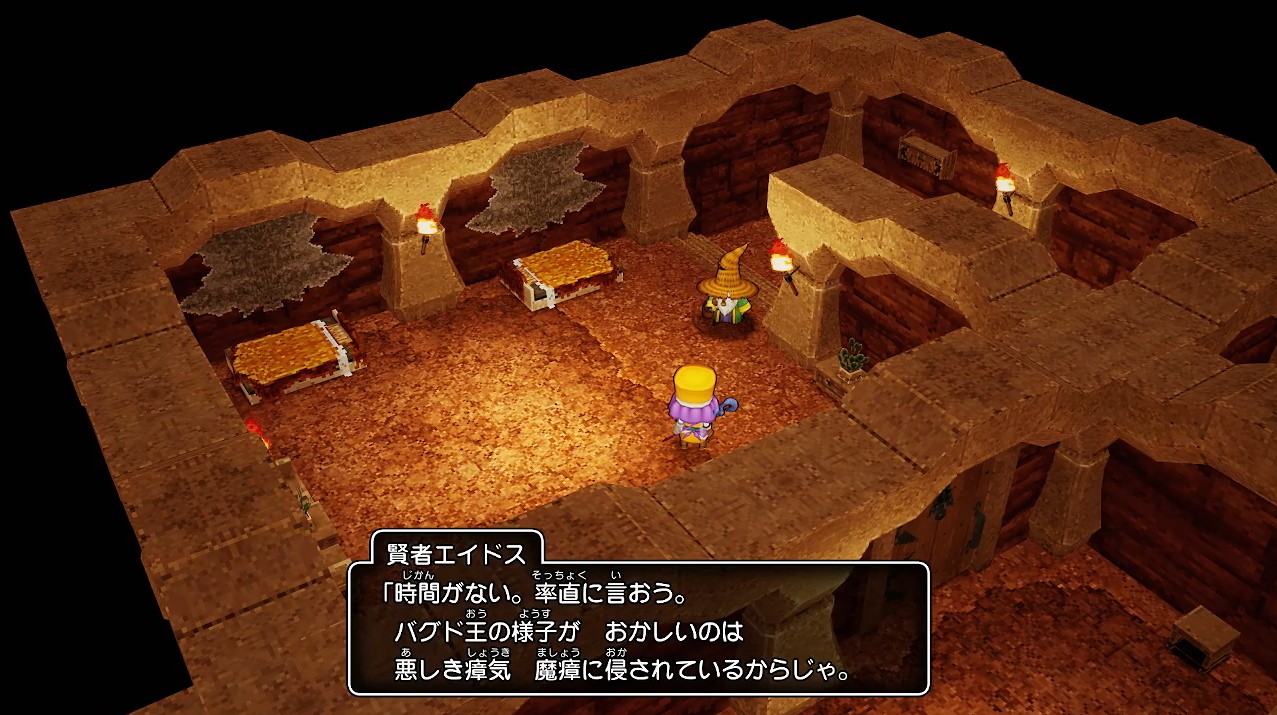Viewport: 1277px width, 715px height.
Task: Click the Sage Eidos dialogue box to continue
Action: click(x=638, y=628)
